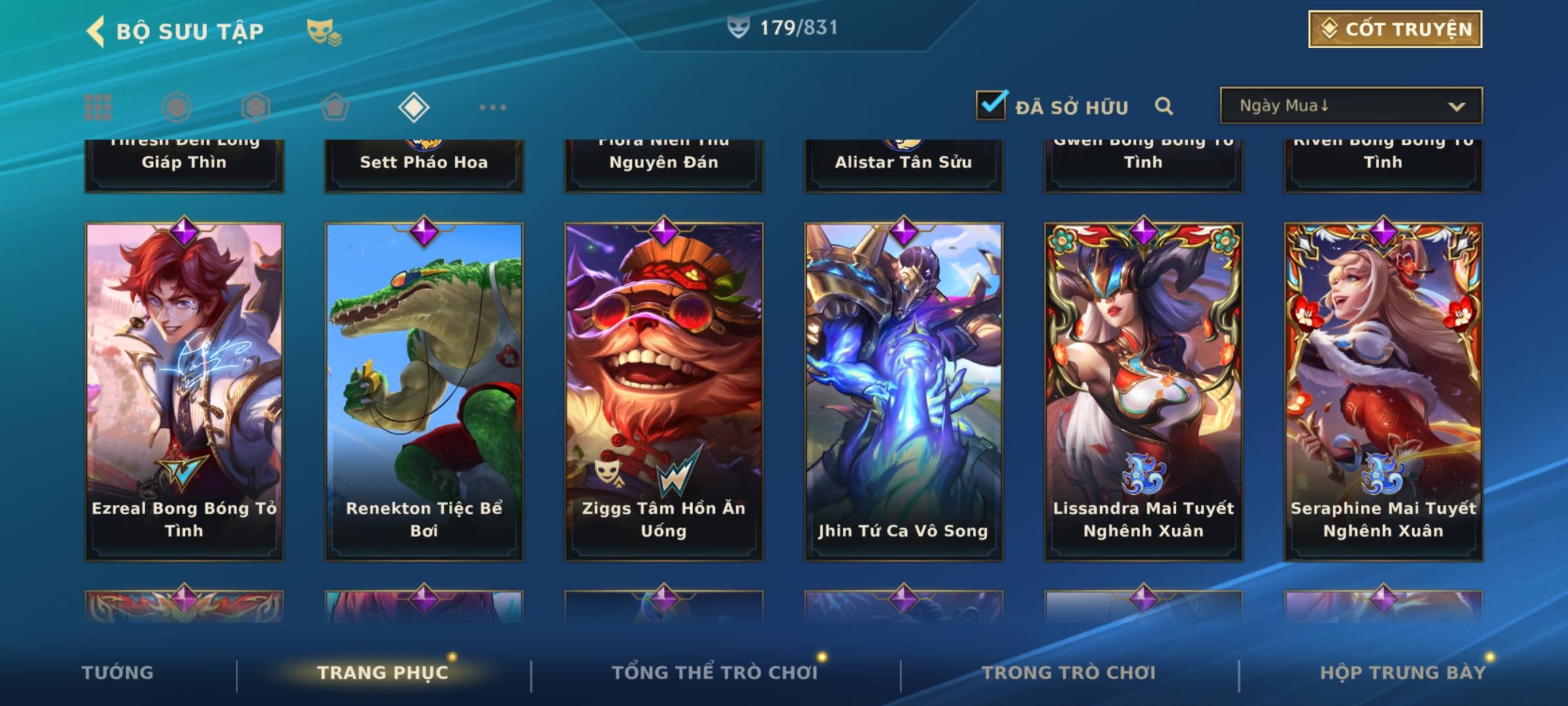
Task: Show more filters via three dots
Action: click(493, 107)
